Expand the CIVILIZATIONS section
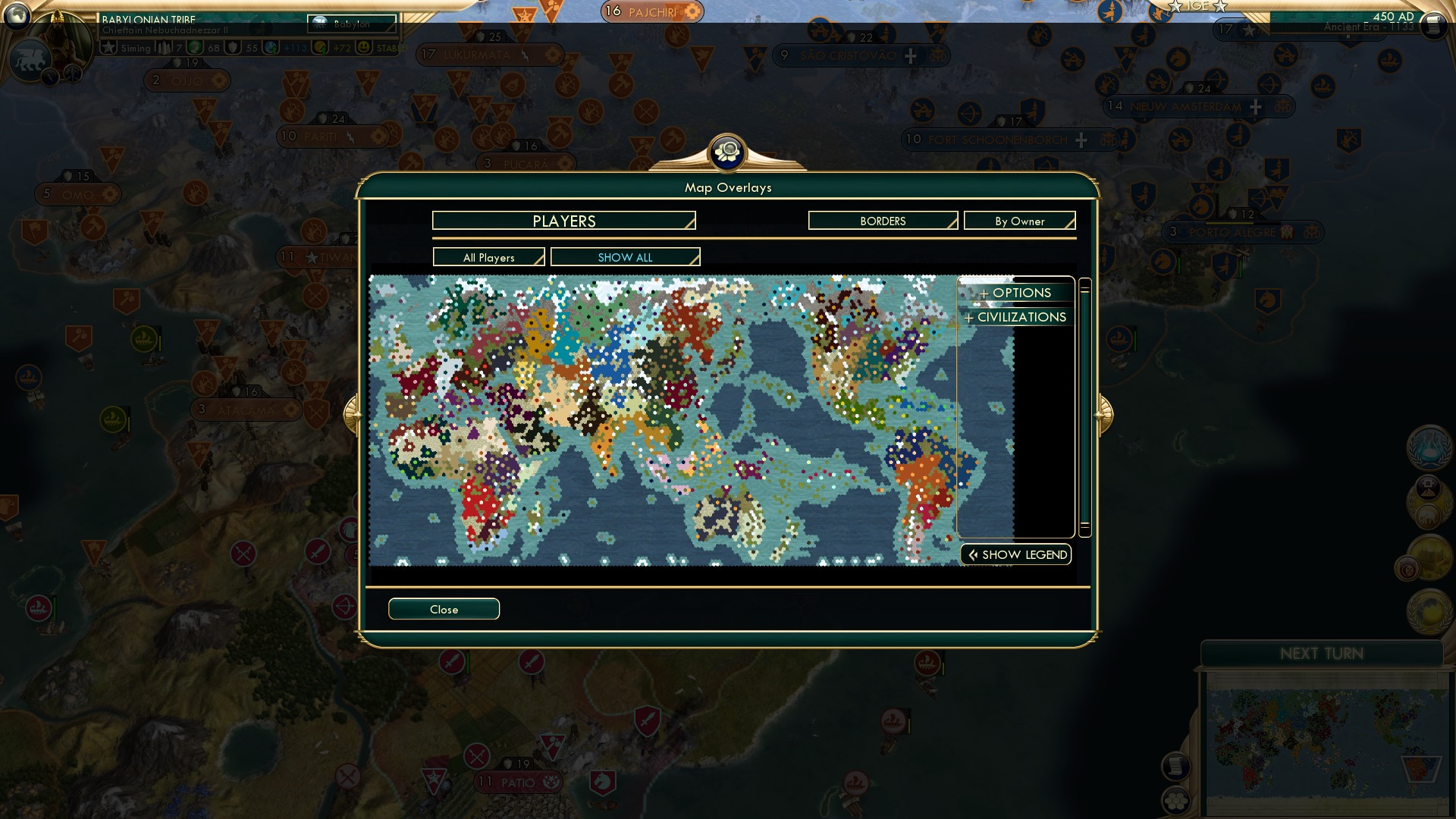 pyautogui.click(x=1016, y=317)
